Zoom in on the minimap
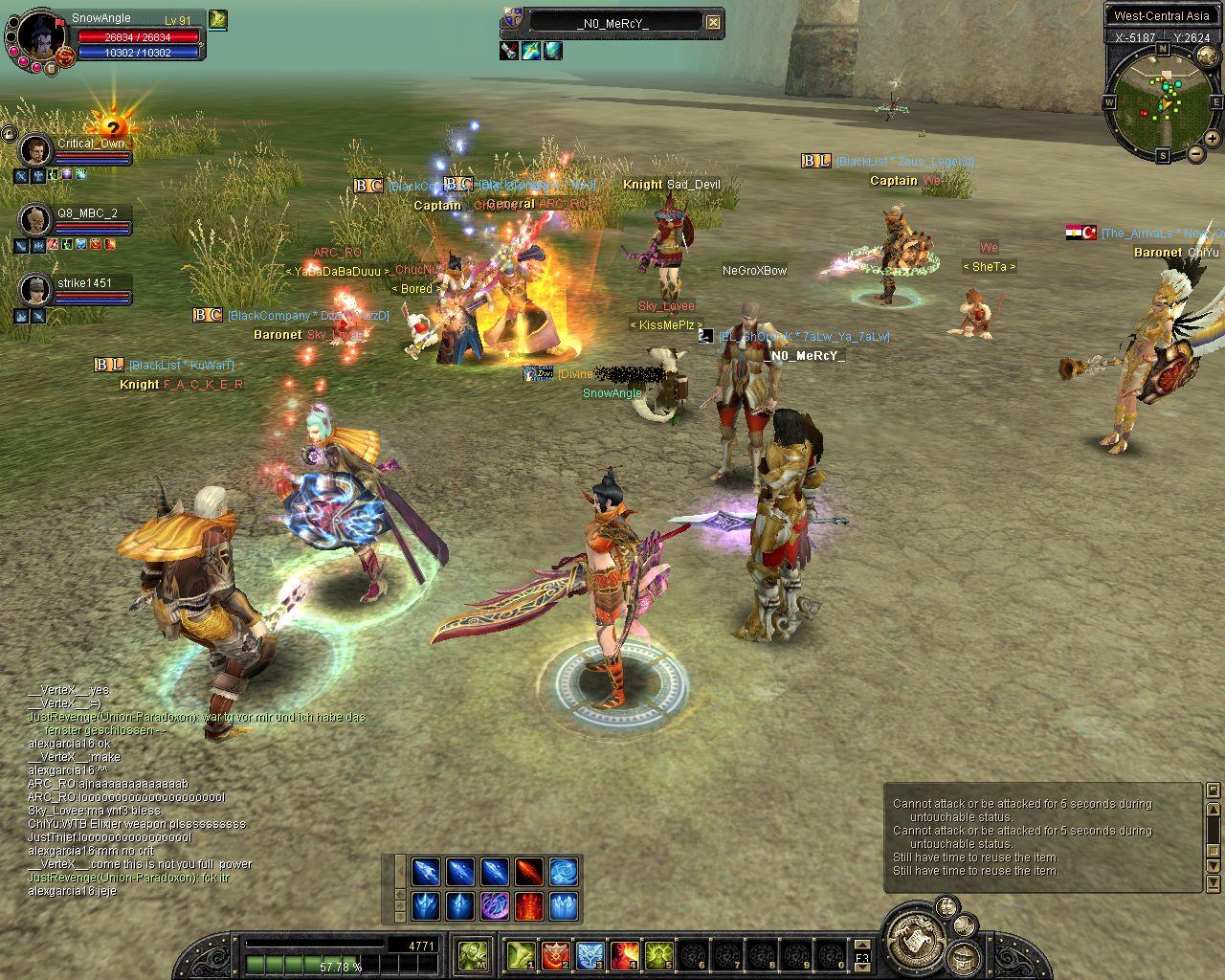The height and width of the screenshot is (980, 1225). tap(1213, 139)
